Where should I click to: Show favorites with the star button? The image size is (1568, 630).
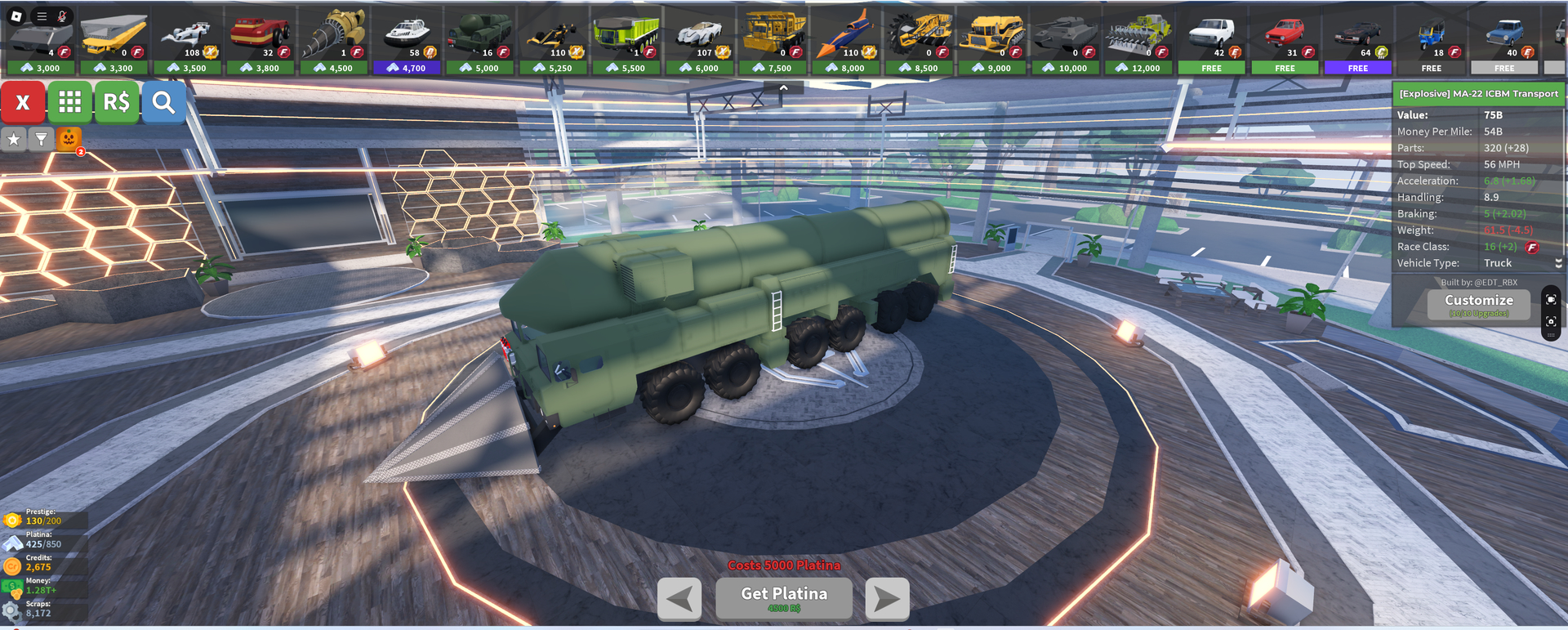pos(14,140)
